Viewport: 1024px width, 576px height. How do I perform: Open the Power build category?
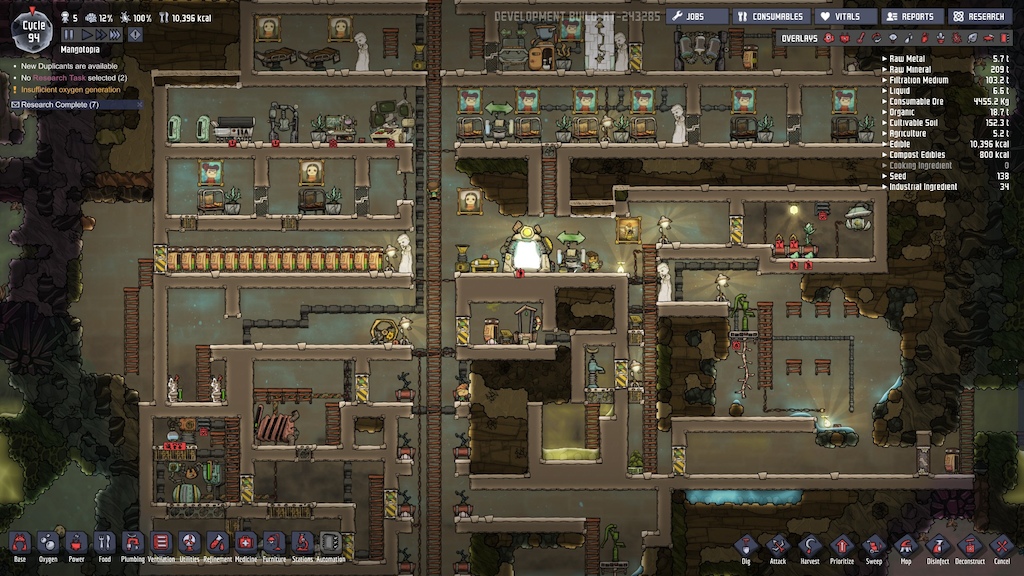pos(76,545)
